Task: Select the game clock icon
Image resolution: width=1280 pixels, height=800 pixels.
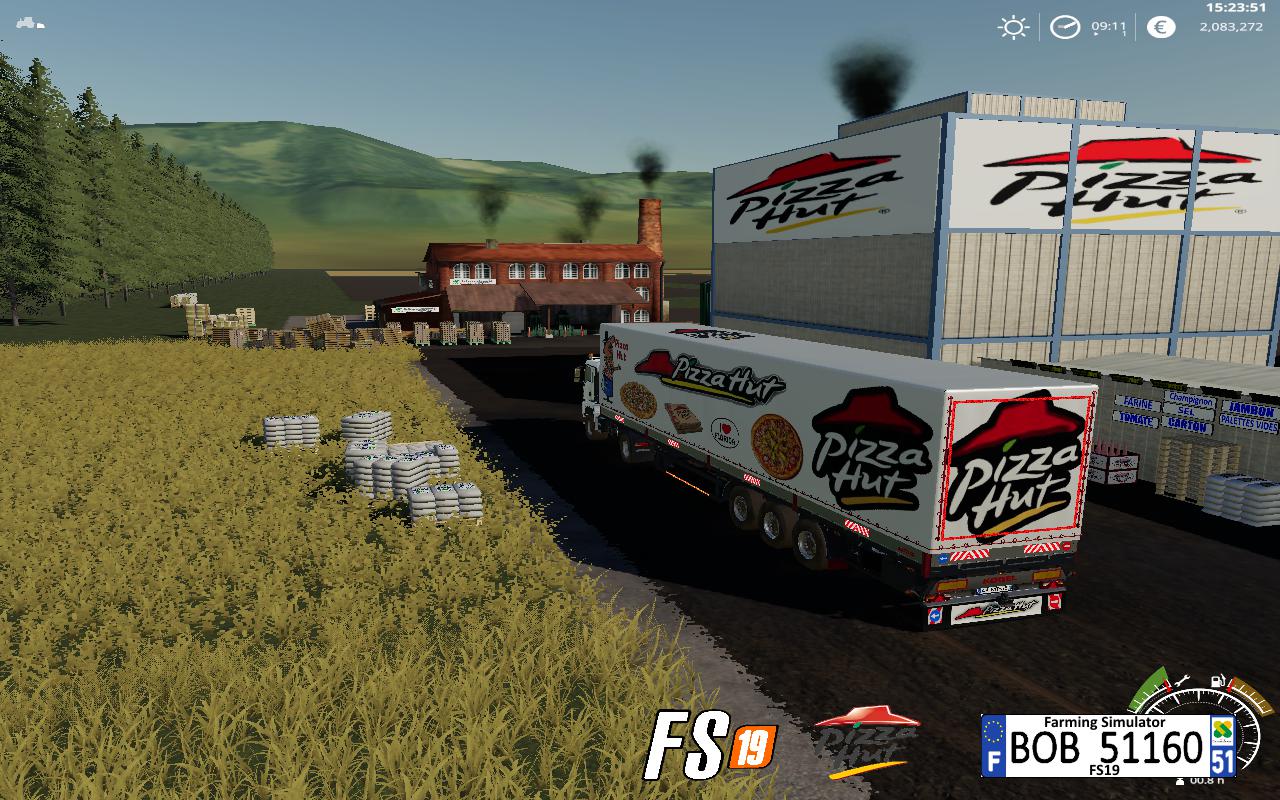Action: [x=1065, y=27]
